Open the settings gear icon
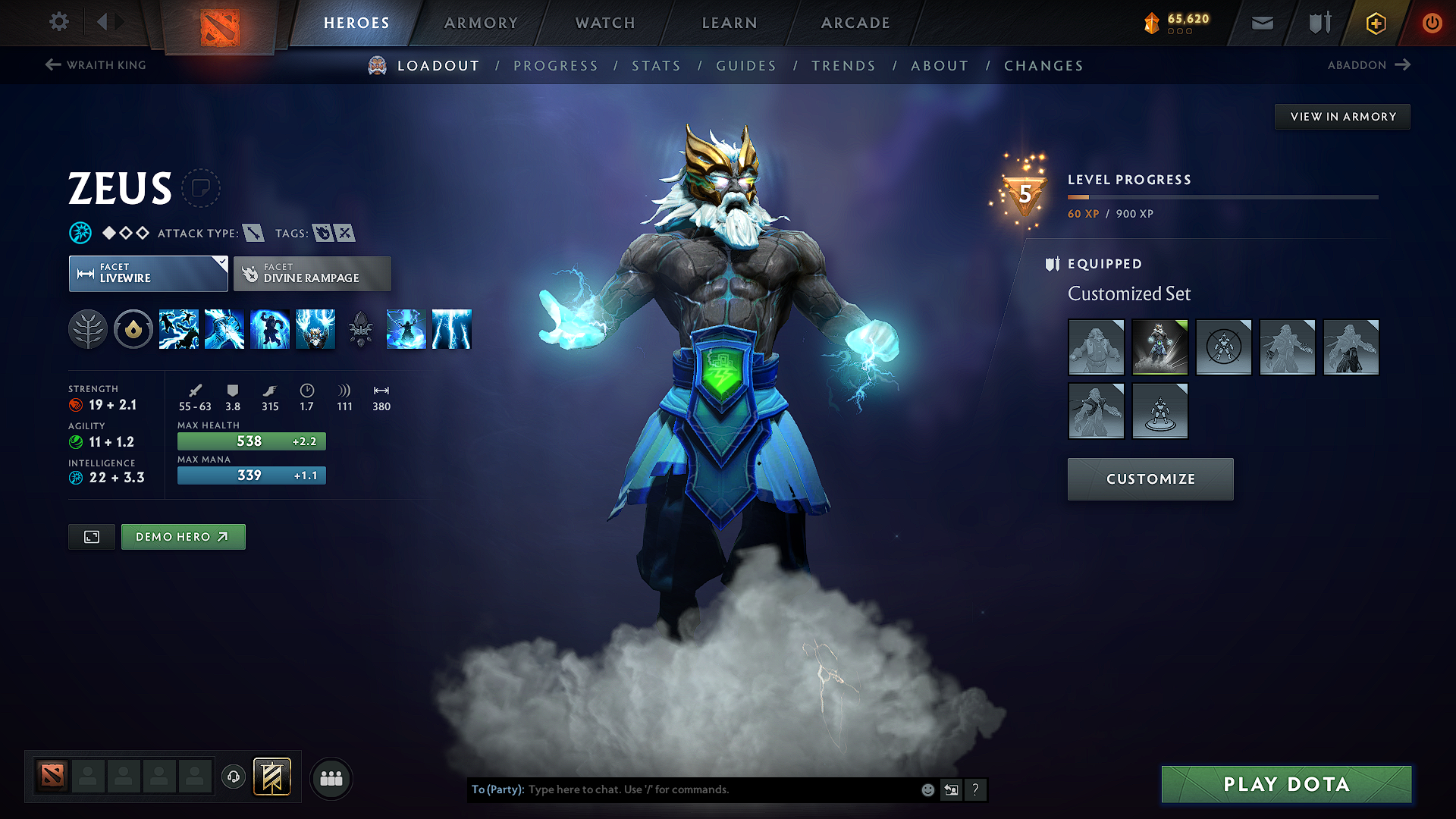Screen dimensions: 1456x819 tap(58, 23)
